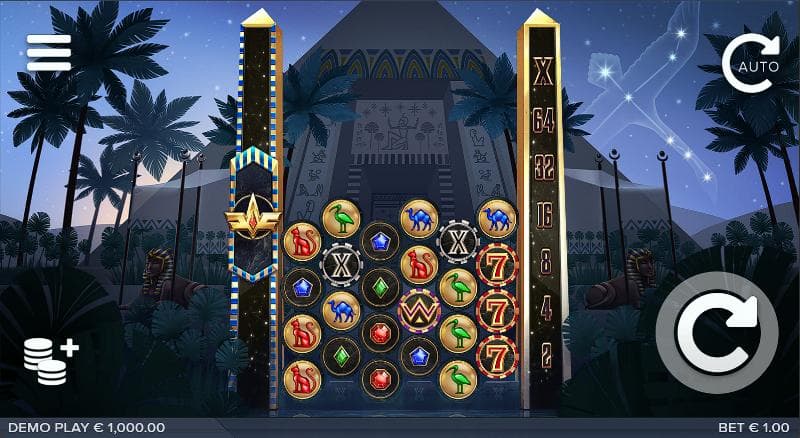
Task: Spin the reels with the large circular arrow
Action: point(726,332)
